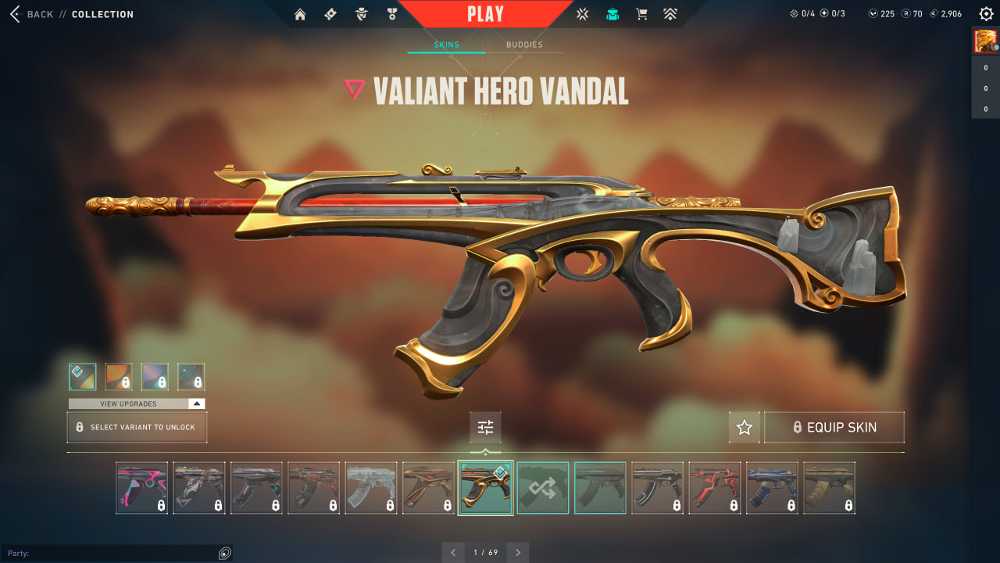
Task: Choose the random shuffle skin tile
Action: point(543,487)
